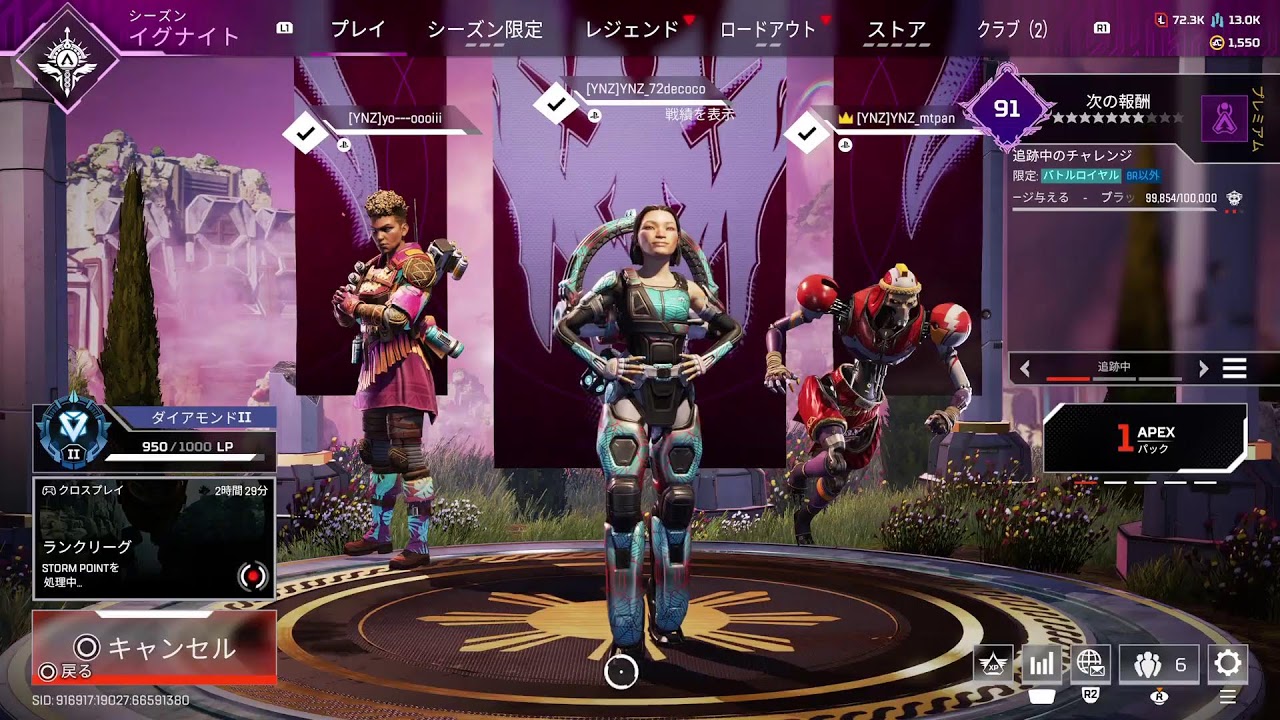Image resolution: width=1280 pixels, height=720 pixels.
Task: Go to previous tracked challenge with left arrow
Action: (1025, 368)
